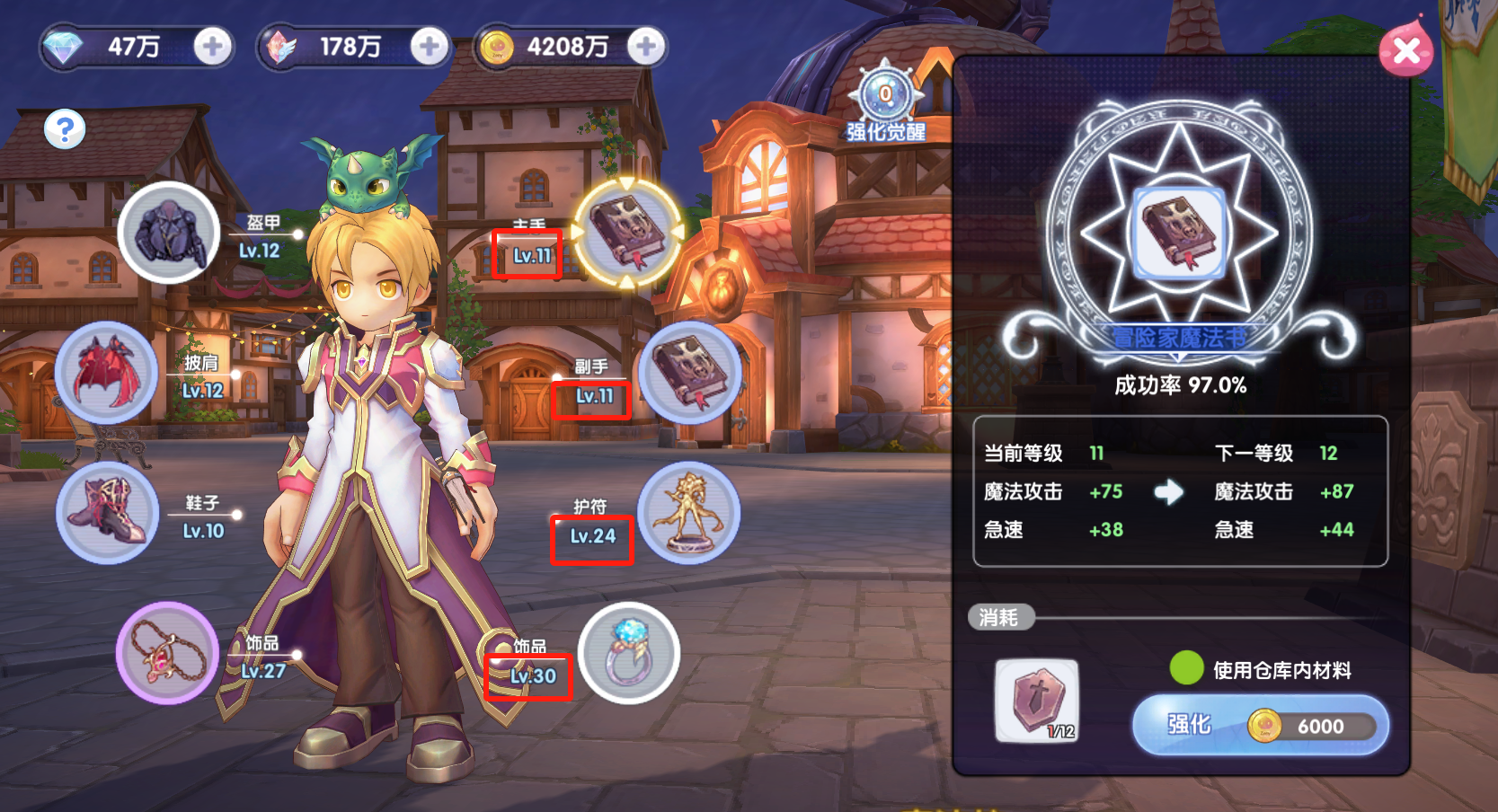Open the question mark help button
This screenshot has height=812, width=1498.
[x=65, y=129]
